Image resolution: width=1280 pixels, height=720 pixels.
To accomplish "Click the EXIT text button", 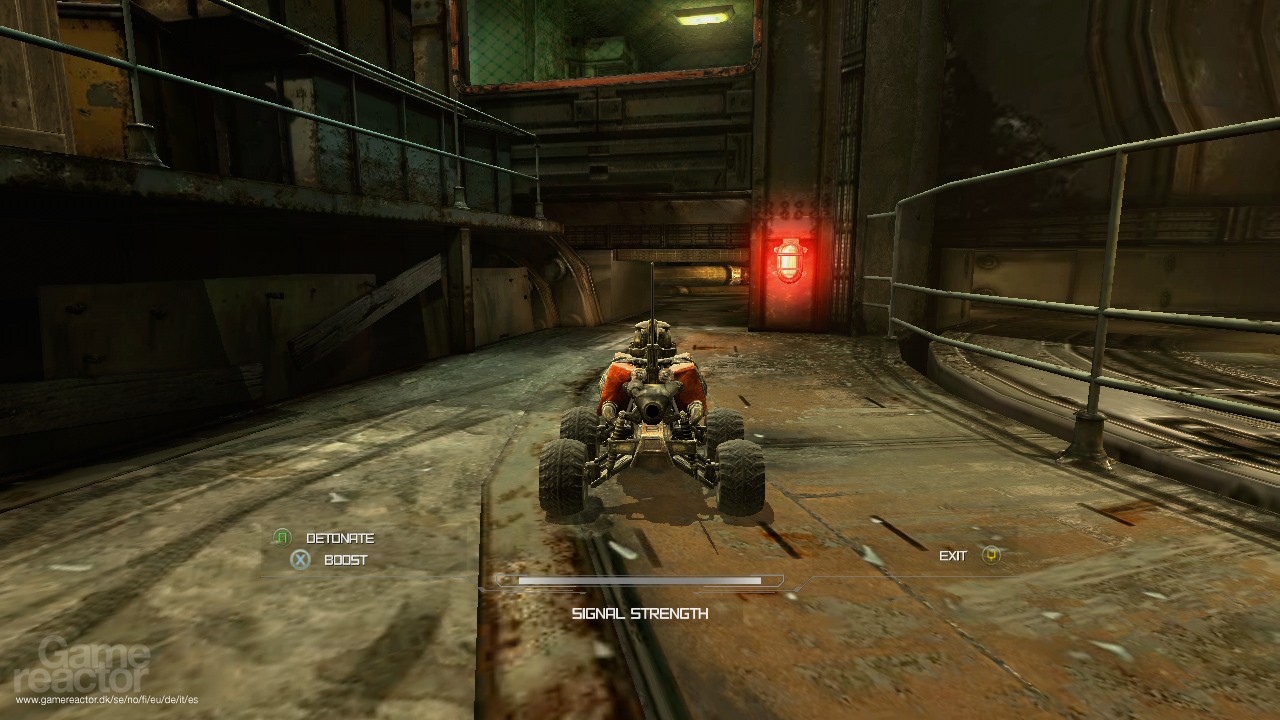I will (955, 554).
